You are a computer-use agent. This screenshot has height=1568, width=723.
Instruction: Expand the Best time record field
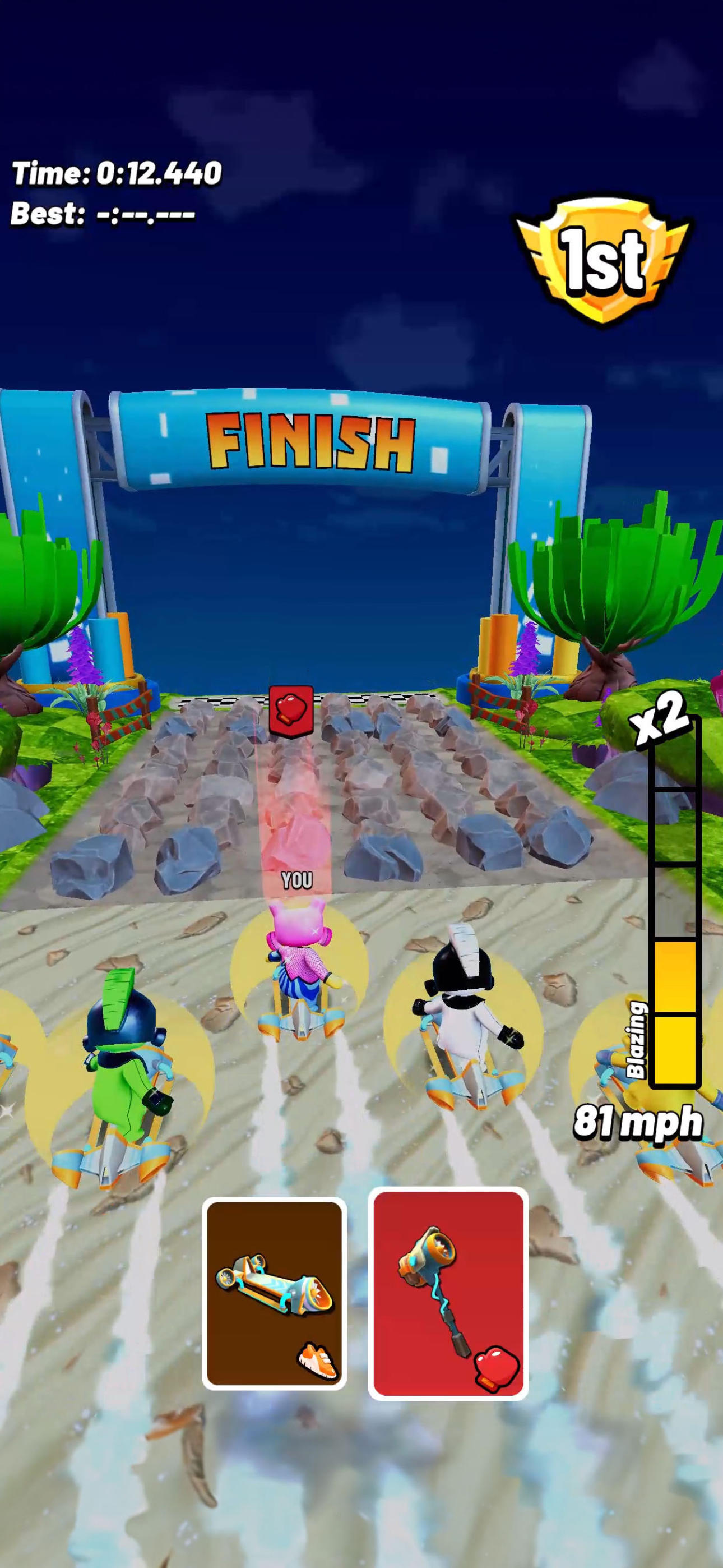click(100, 214)
